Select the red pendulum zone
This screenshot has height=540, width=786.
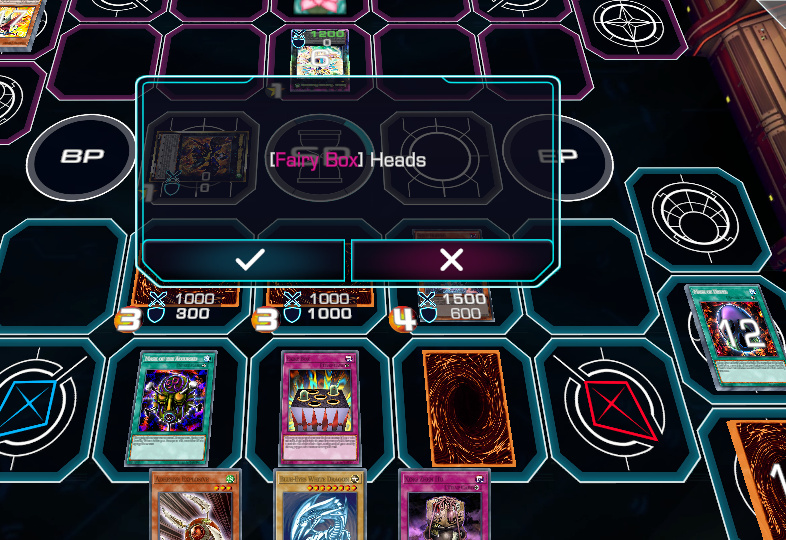click(611, 402)
